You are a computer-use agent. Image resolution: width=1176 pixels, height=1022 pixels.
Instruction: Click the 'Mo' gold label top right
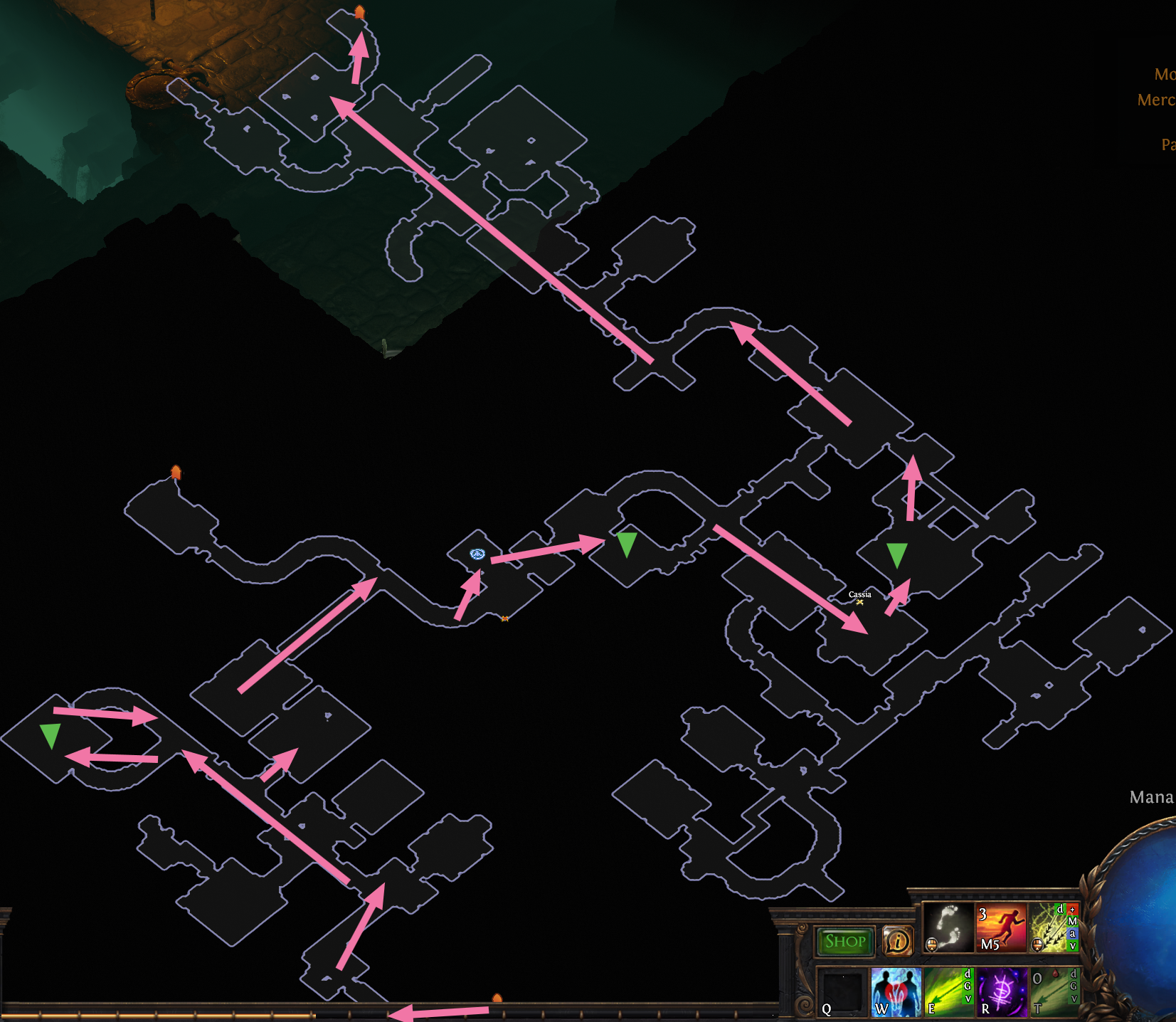1165,73
